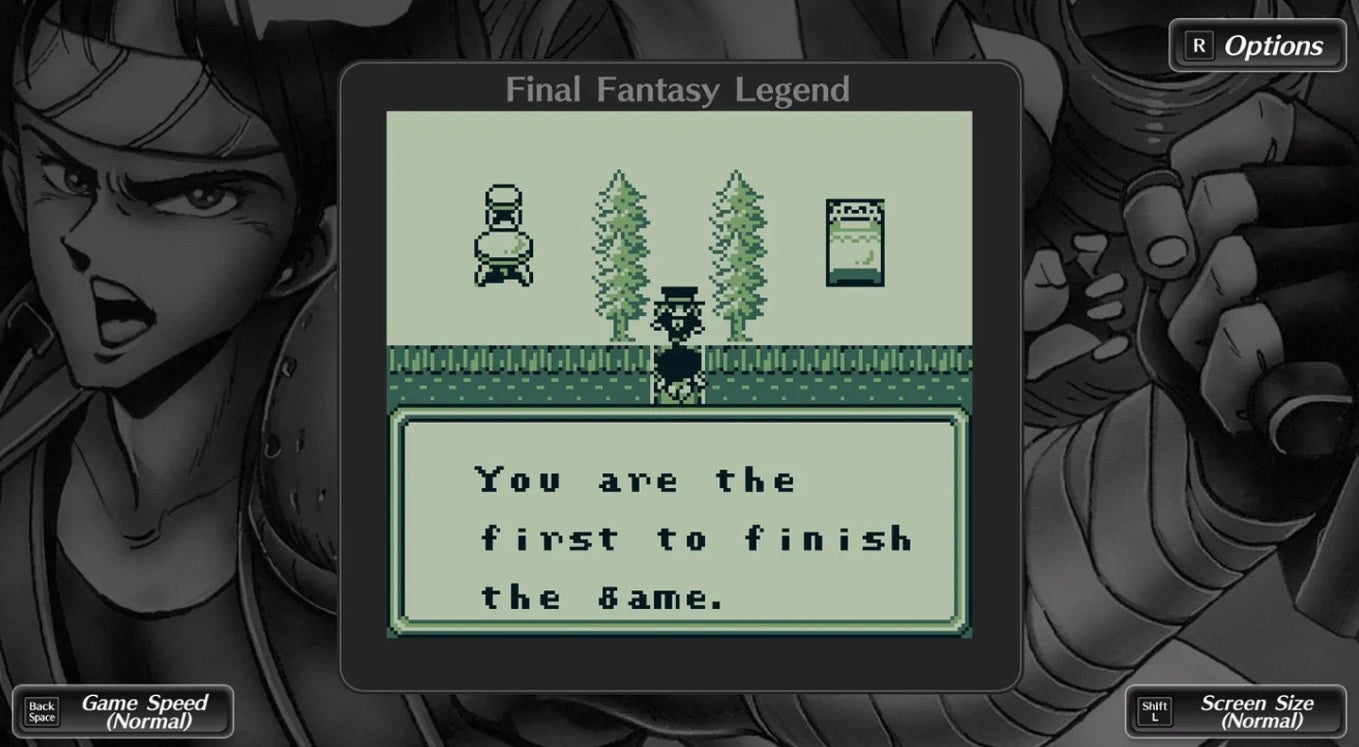Screen dimensions: 1359x747
Task: Click the Final Fantasy Legend title text
Action: pyautogui.click(x=678, y=89)
